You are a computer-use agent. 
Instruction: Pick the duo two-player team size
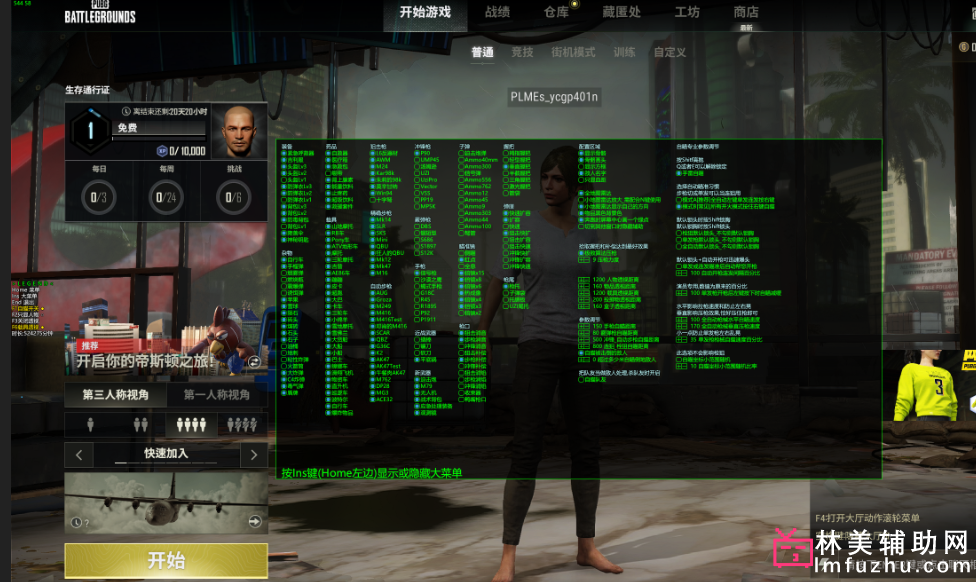tap(140, 425)
